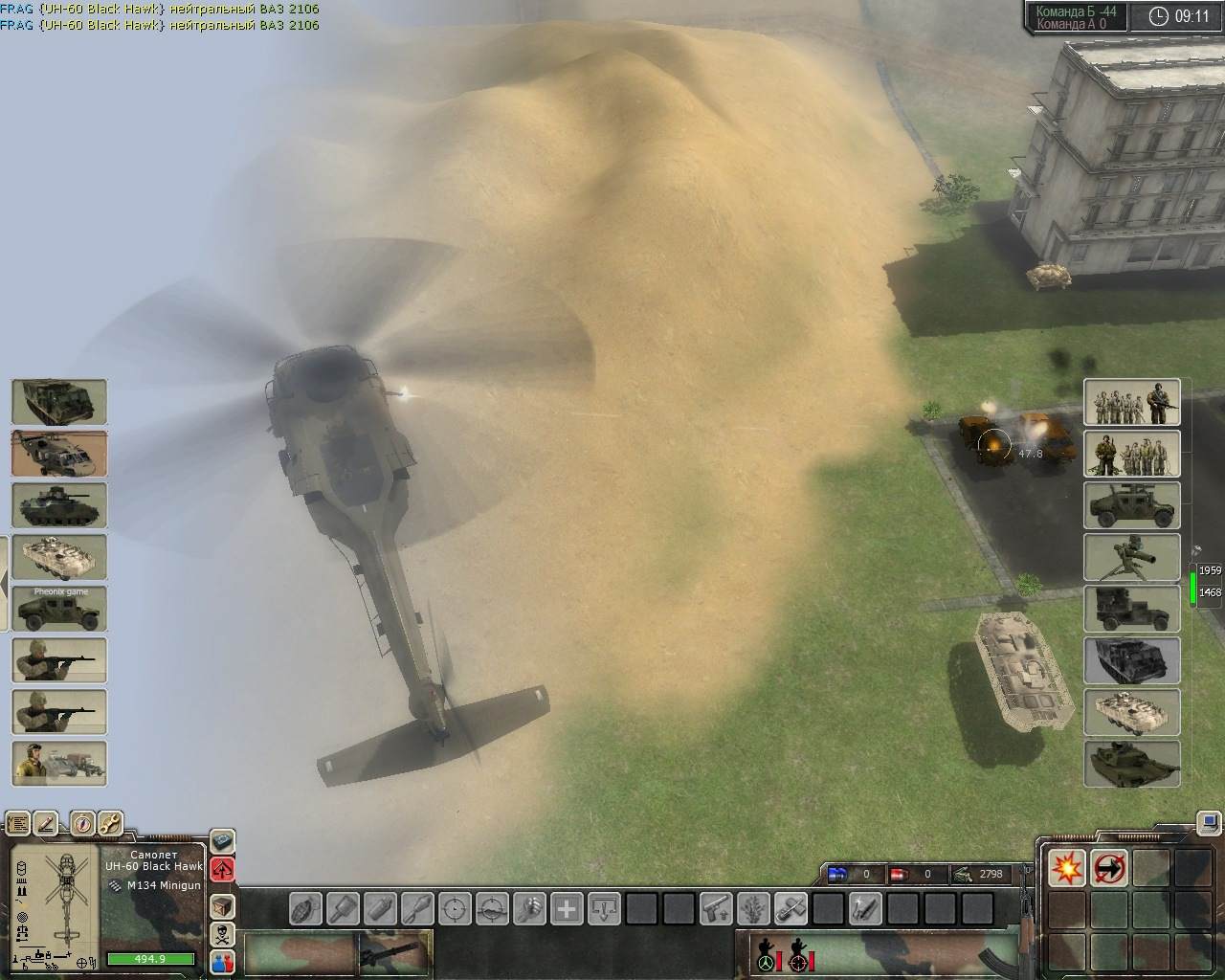Activate the red upward-arrow button
Viewport: 1225px width, 980px height.
coord(222,869)
